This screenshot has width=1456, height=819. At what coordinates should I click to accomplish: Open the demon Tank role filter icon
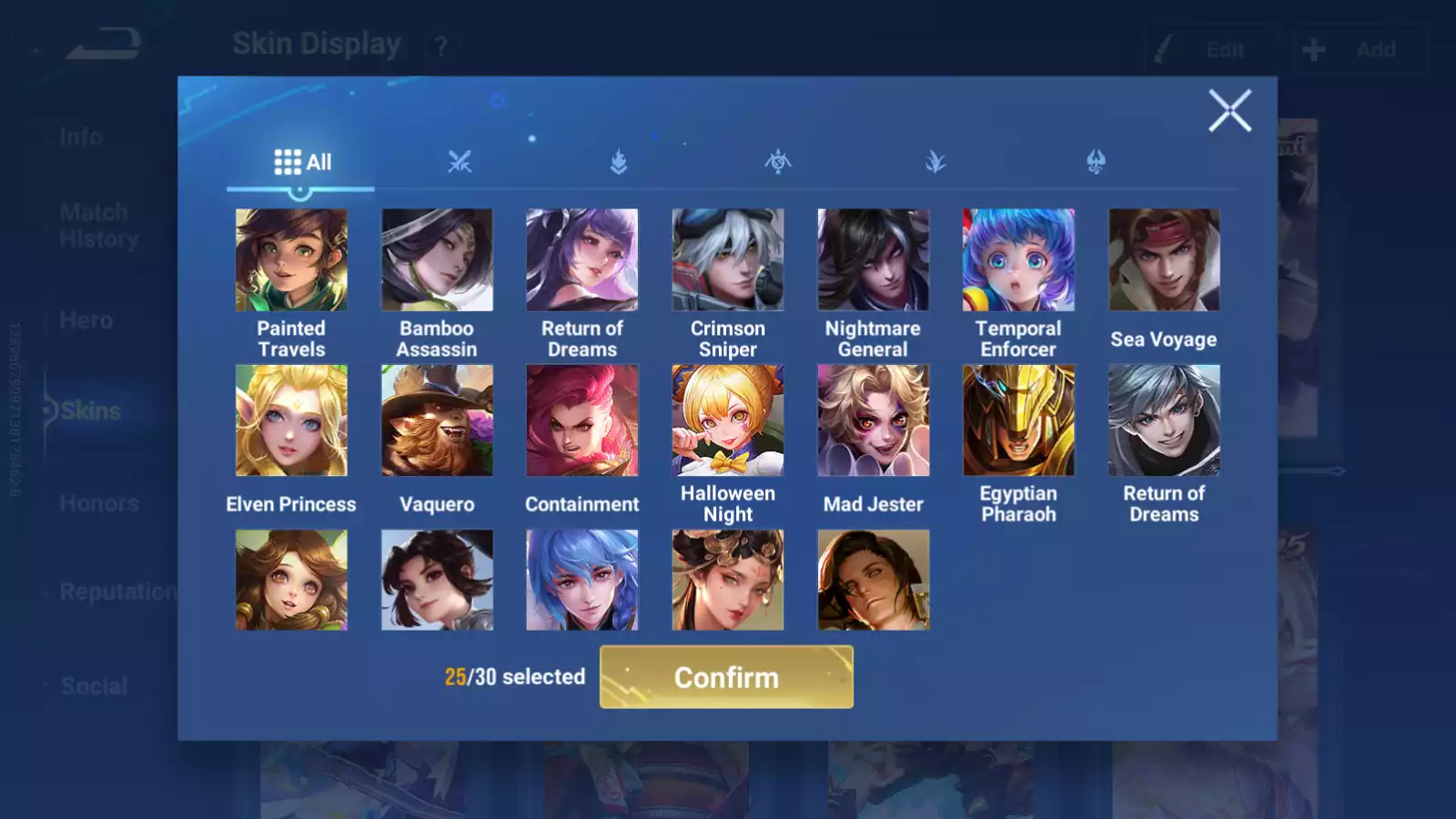point(1093,162)
